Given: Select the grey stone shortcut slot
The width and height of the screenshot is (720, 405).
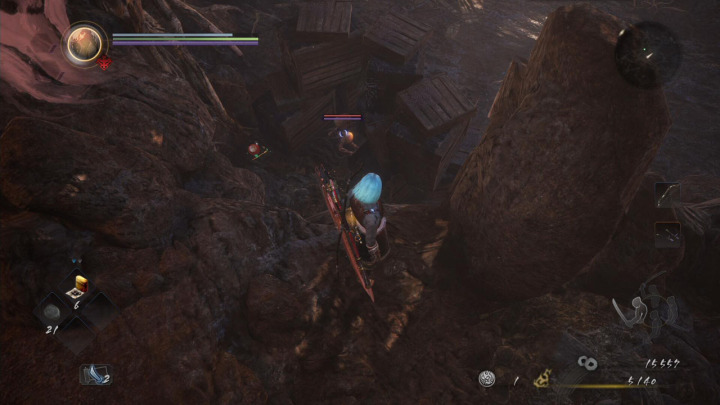Looking at the screenshot, I should [x=52, y=311].
